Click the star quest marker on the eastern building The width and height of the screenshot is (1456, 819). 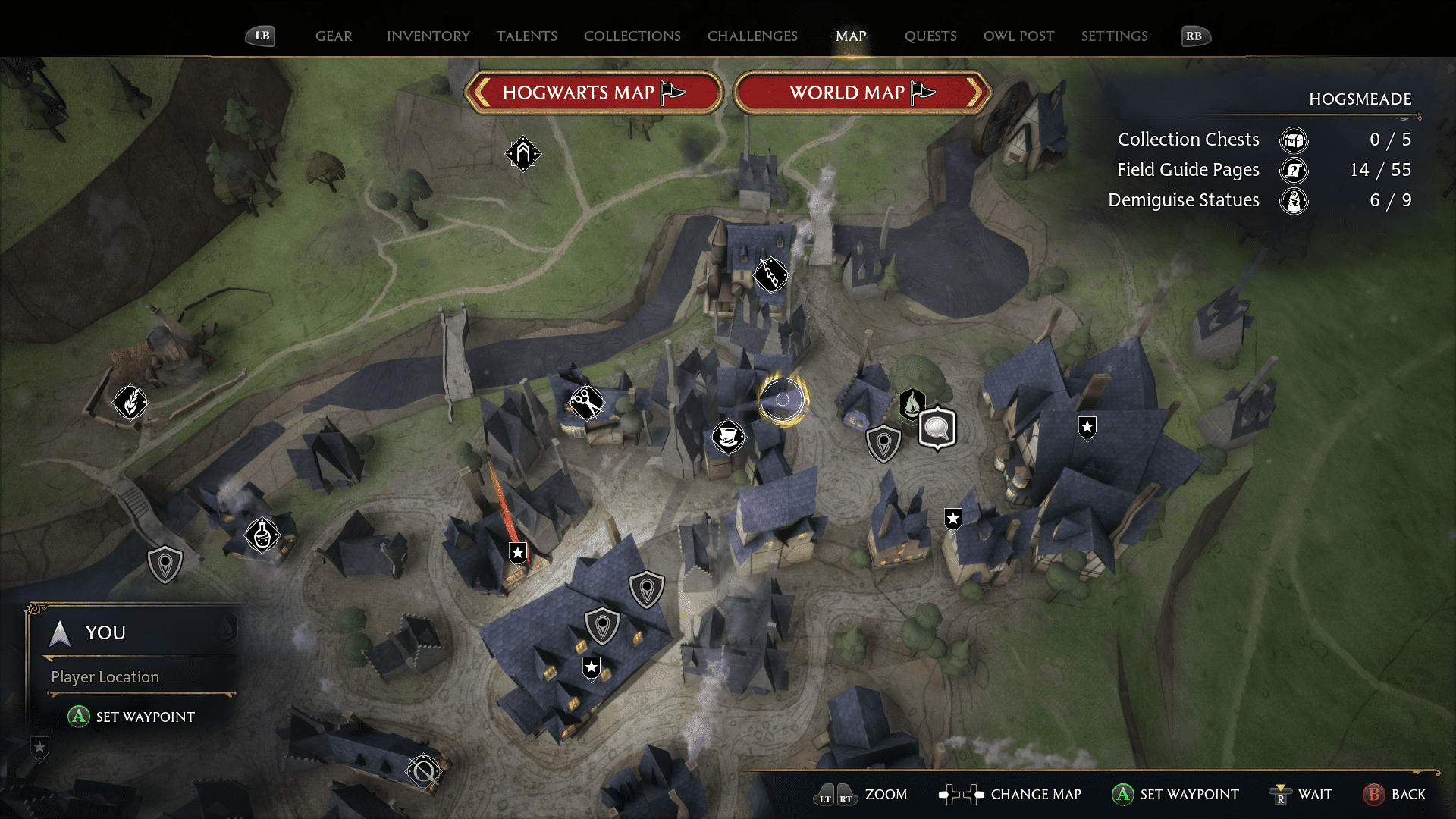[1087, 428]
